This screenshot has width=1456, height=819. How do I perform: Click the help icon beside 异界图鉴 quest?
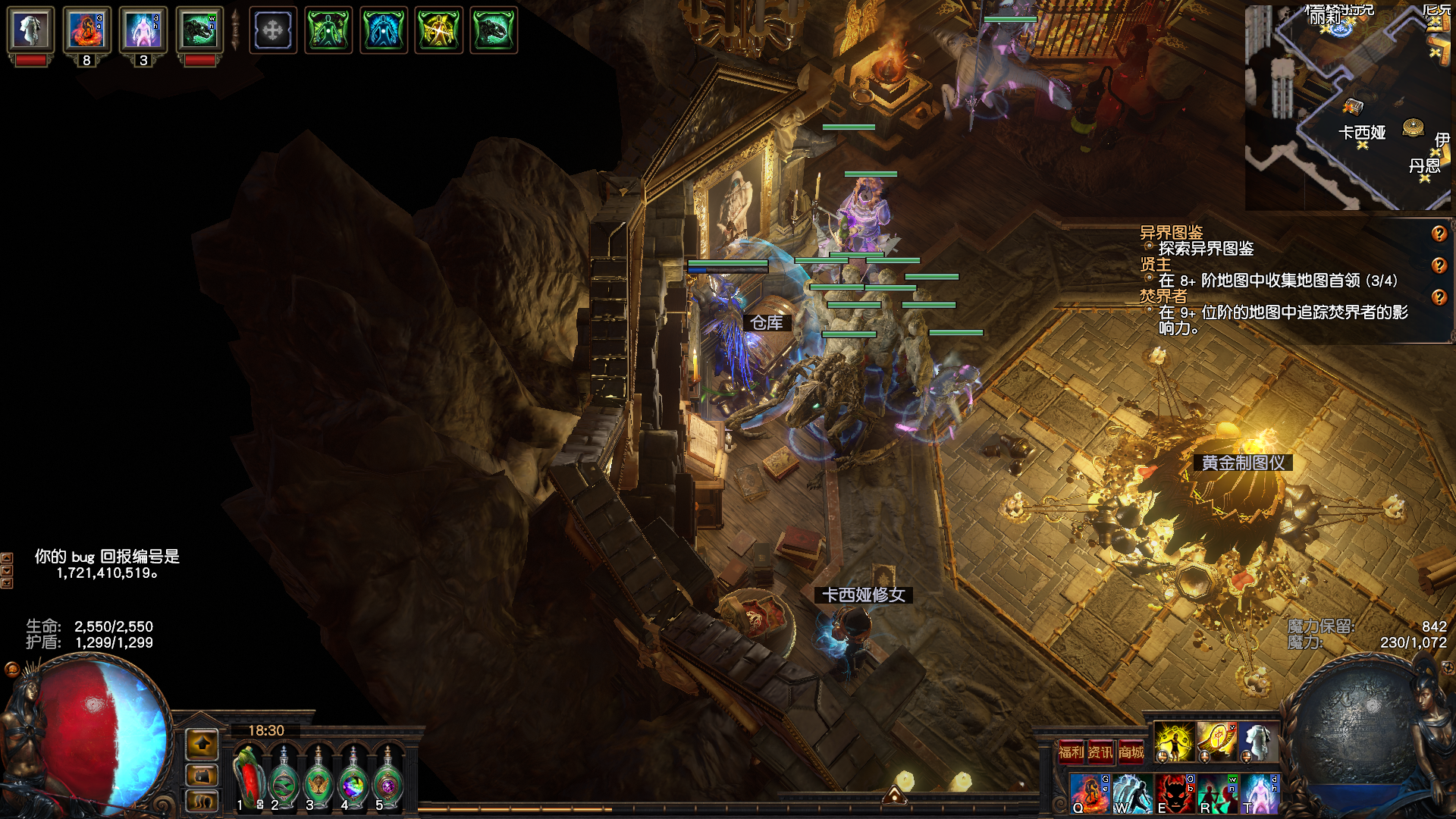(x=1439, y=234)
